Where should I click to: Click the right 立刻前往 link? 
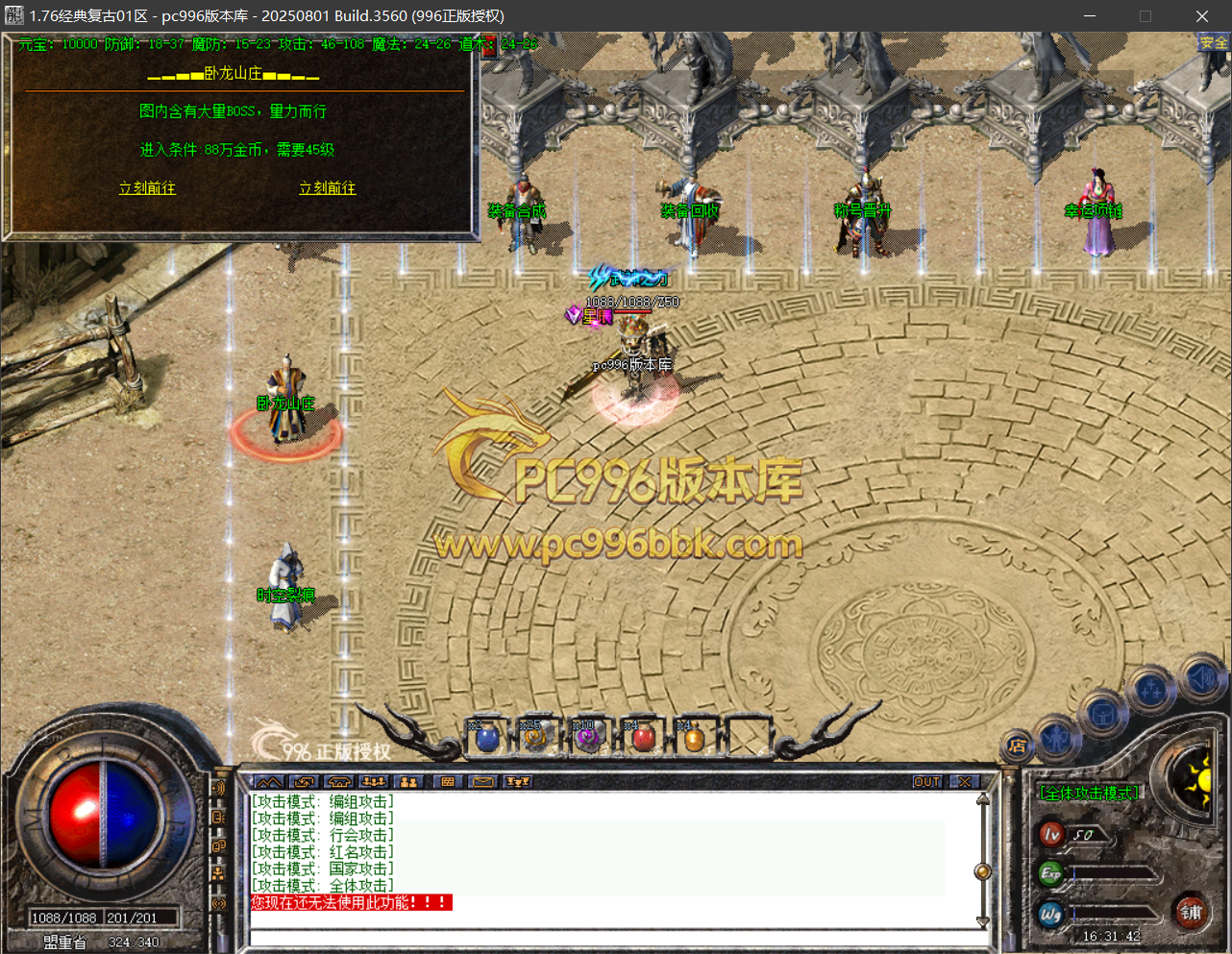(x=327, y=188)
